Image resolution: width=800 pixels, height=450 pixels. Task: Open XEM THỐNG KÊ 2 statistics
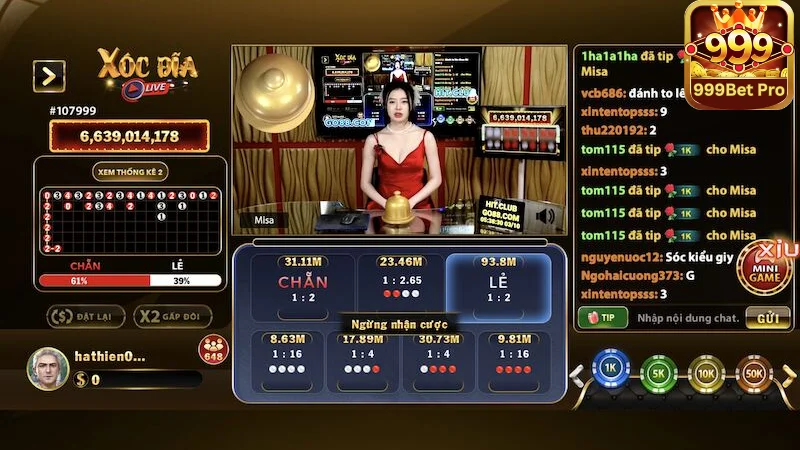(x=130, y=172)
